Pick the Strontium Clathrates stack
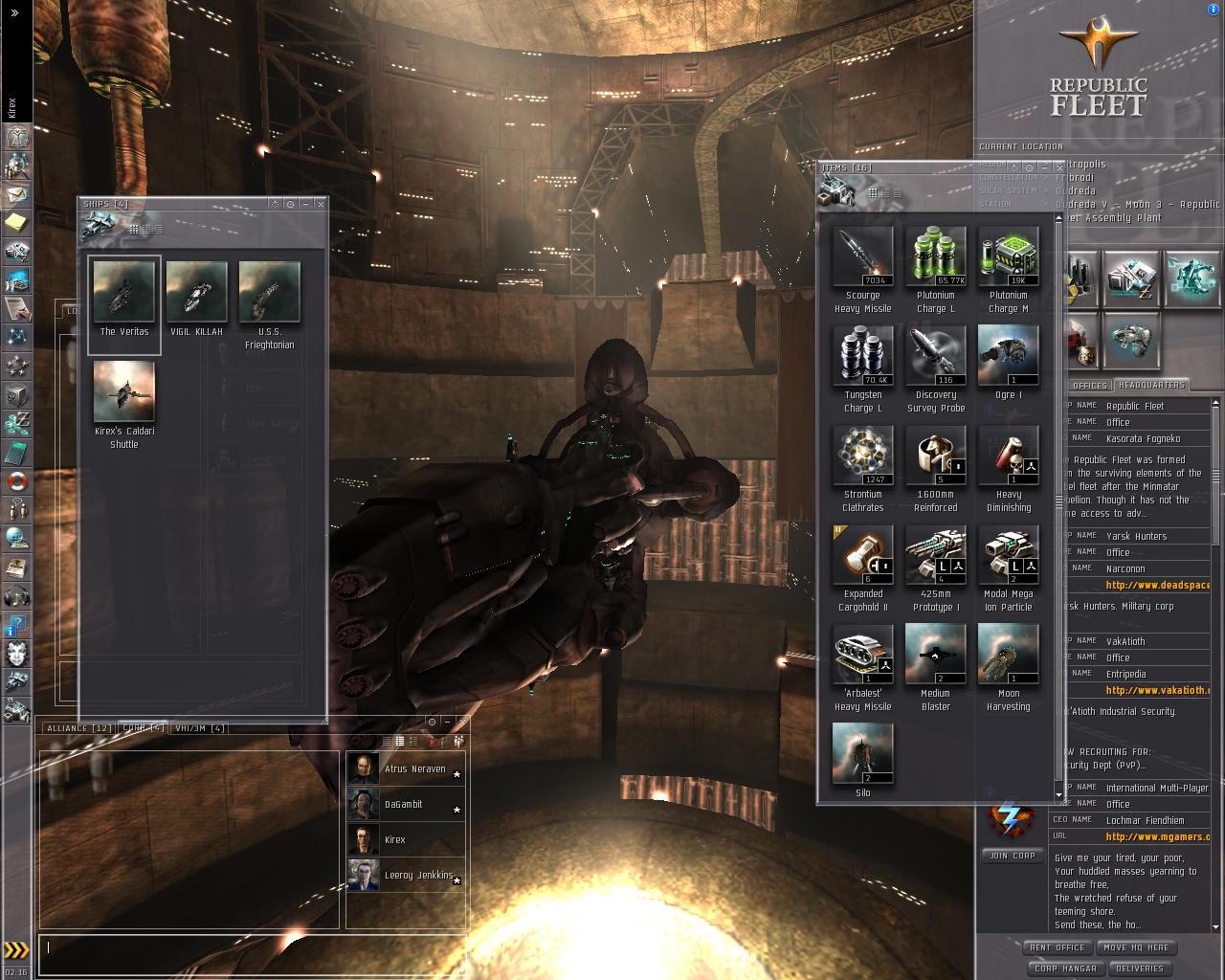 pos(863,456)
